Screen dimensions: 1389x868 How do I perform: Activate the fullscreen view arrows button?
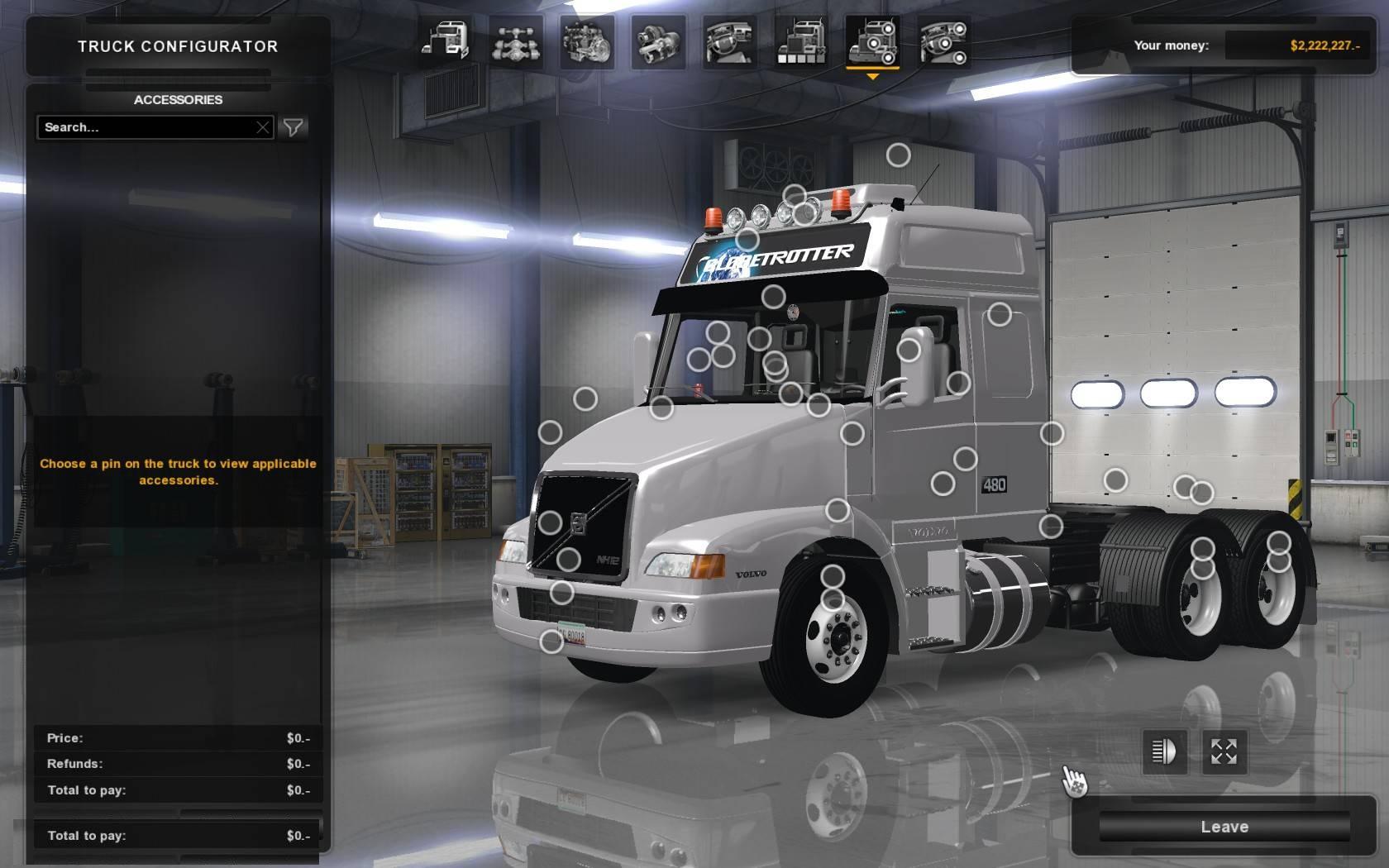(1224, 751)
